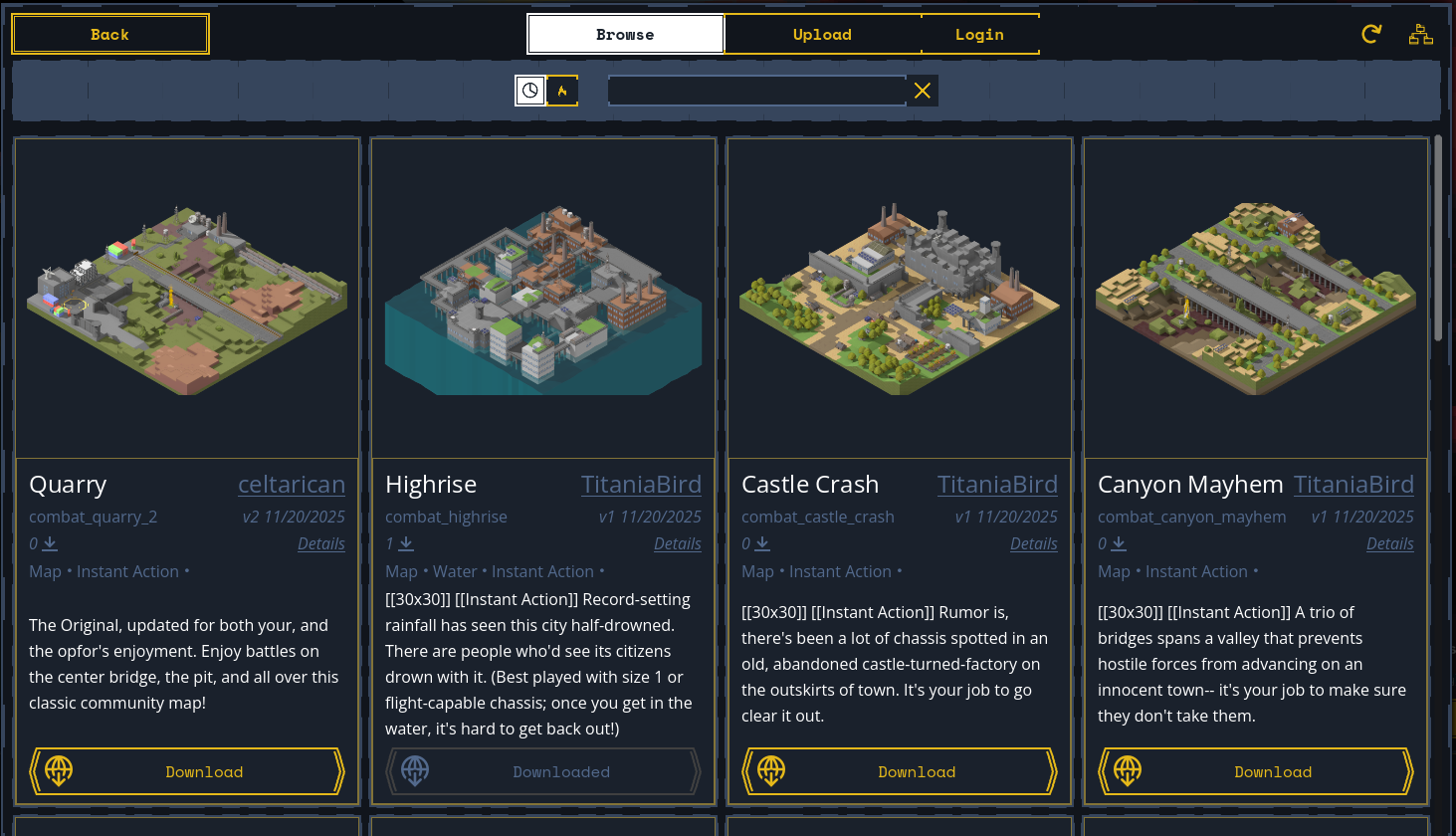Click the download-count arrow under Castle Crash
The image size is (1456, 836).
pyautogui.click(x=764, y=543)
